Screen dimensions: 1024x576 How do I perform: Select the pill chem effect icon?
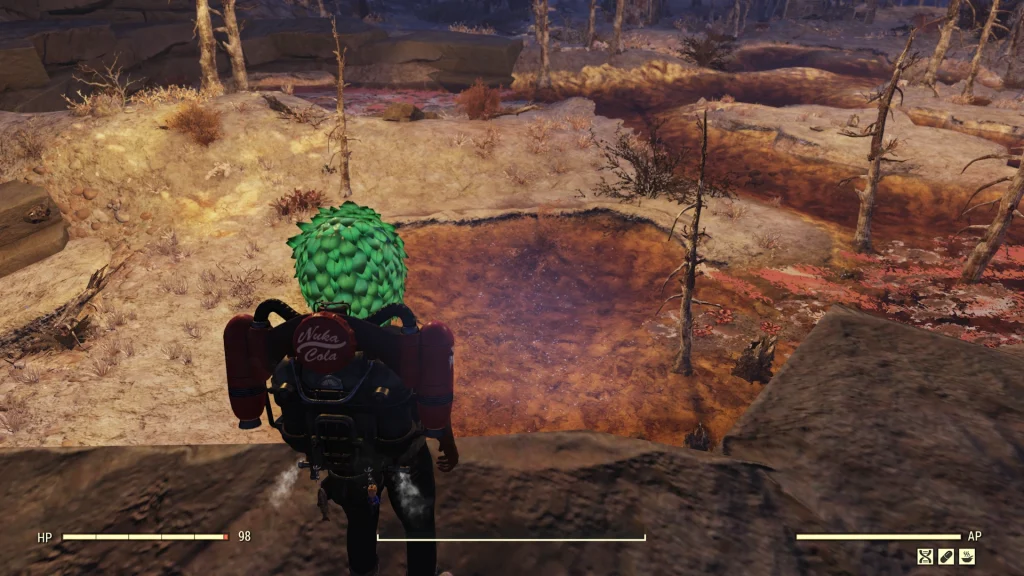pyautogui.click(x=946, y=556)
